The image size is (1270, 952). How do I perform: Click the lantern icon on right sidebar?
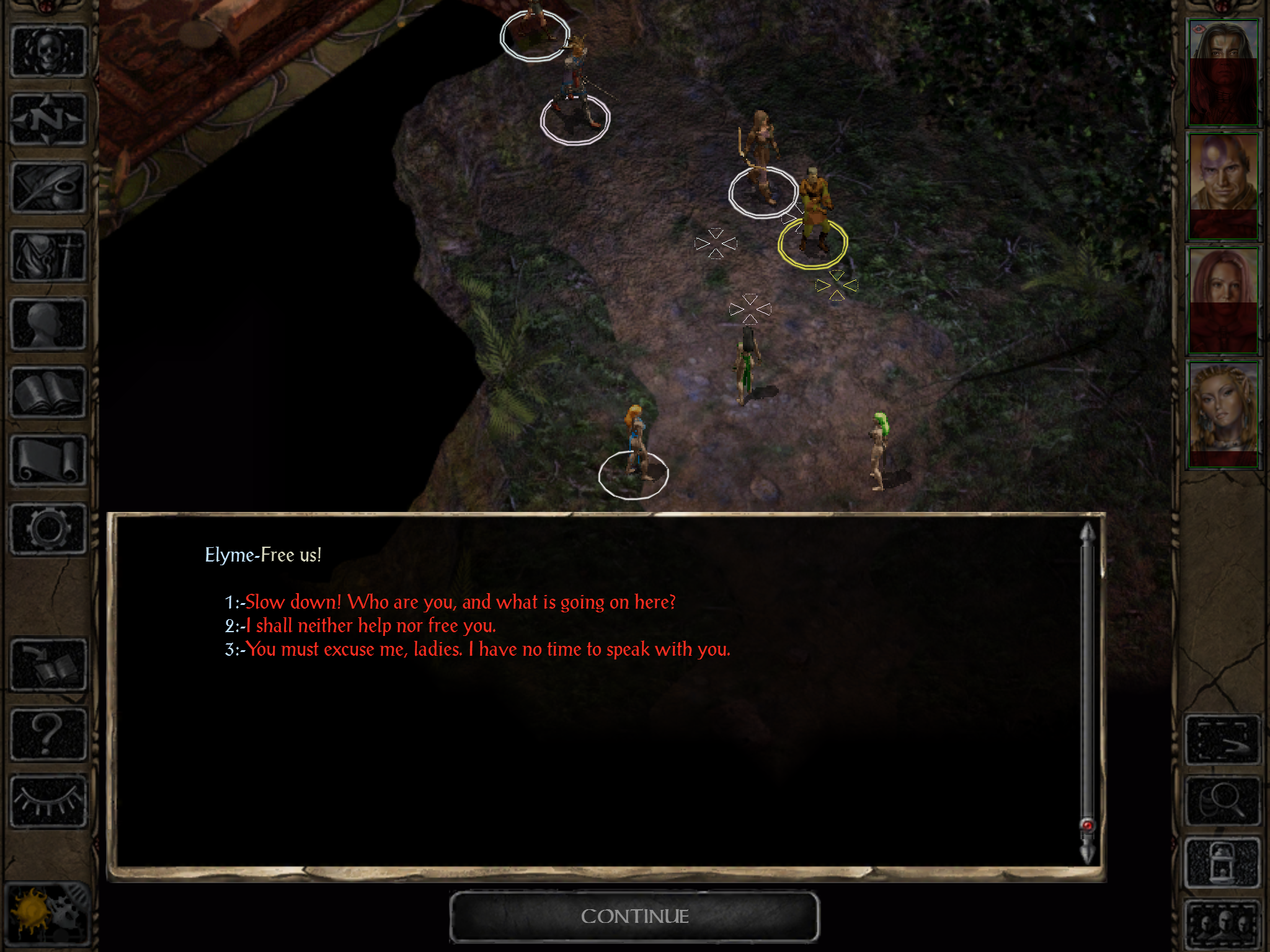point(1222,863)
